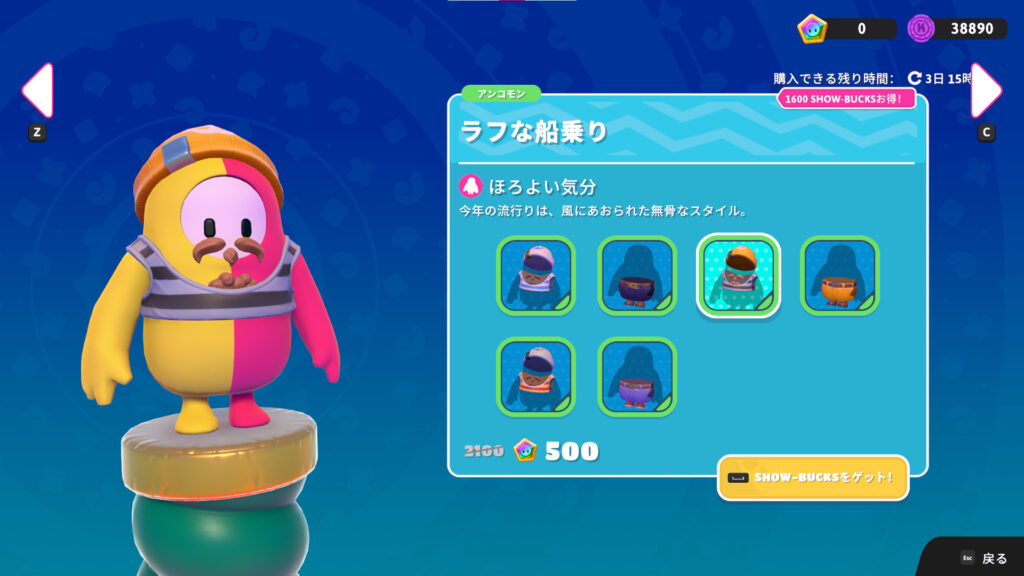
Task: Preview the dark purple pants costume piece
Action: [637, 275]
